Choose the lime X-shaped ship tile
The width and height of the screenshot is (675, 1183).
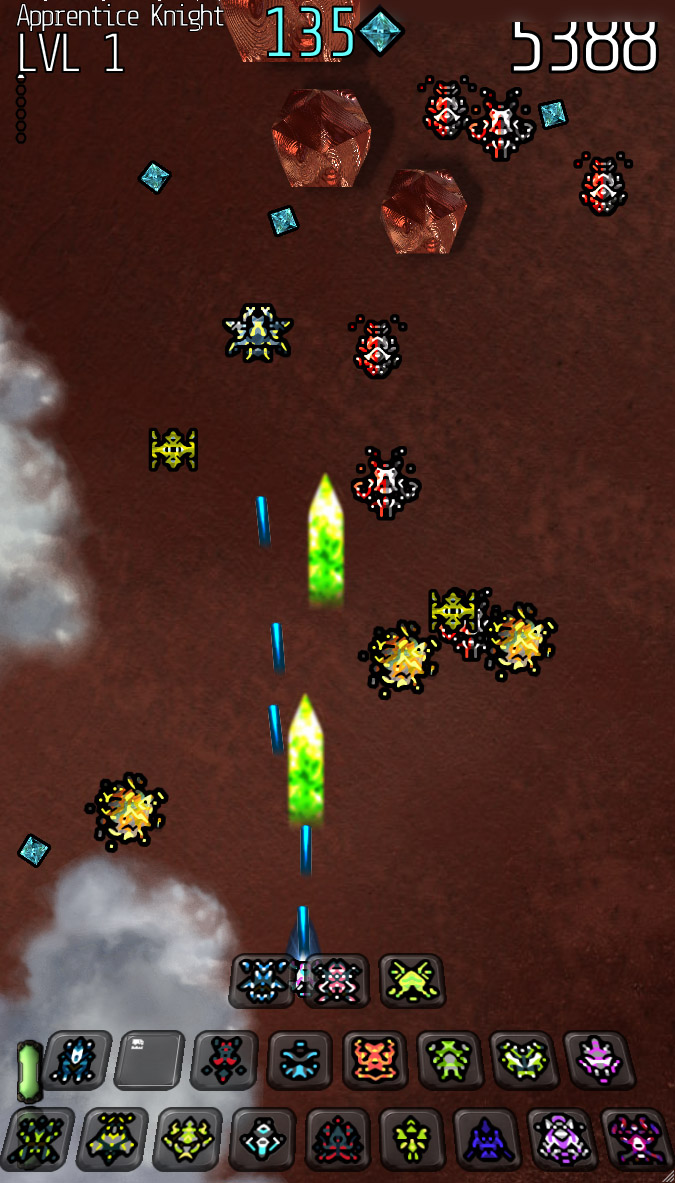411,980
